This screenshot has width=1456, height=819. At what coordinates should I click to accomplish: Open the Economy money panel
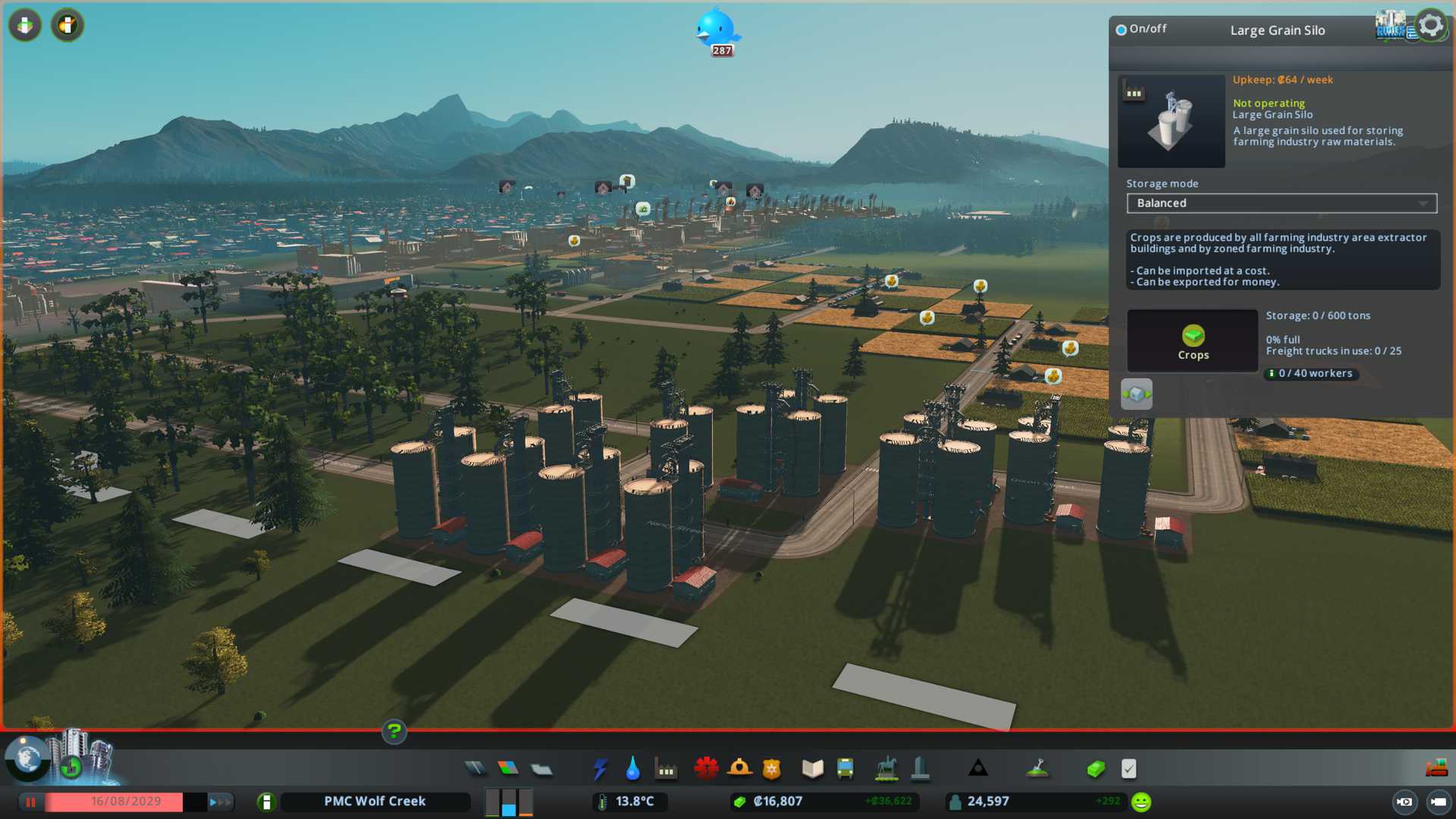(x=1095, y=769)
